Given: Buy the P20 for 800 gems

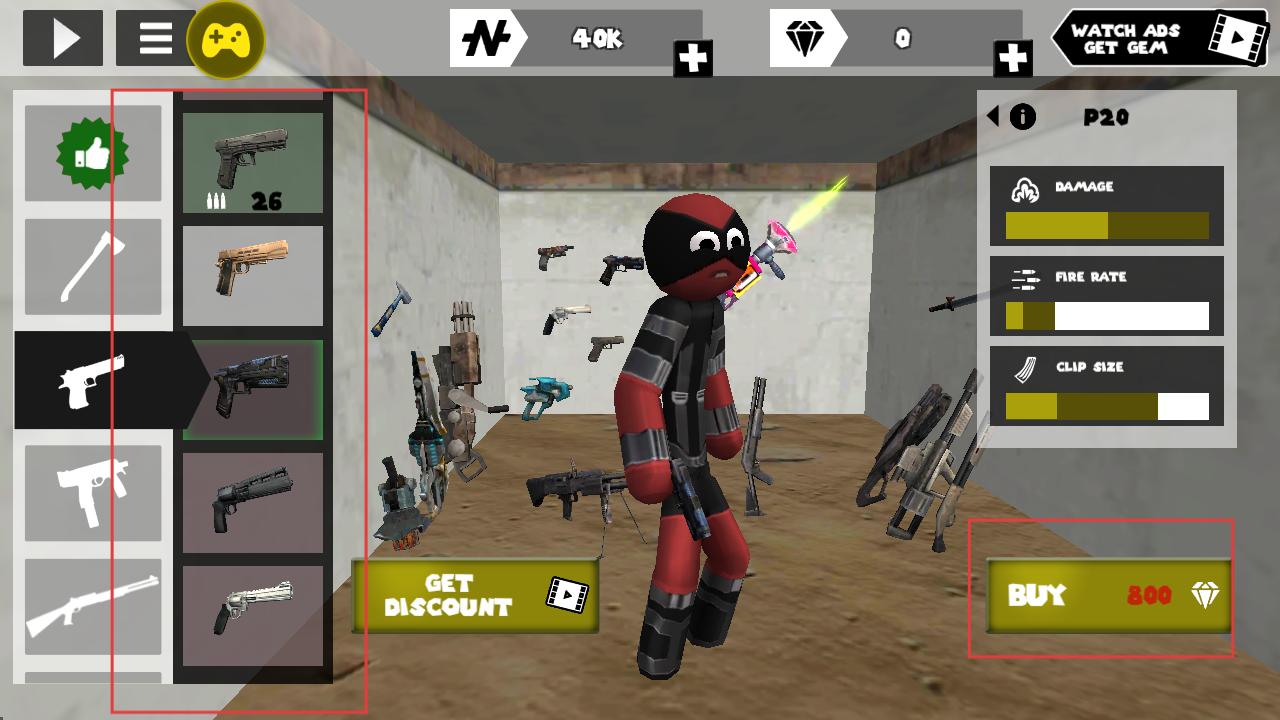Looking at the screenshot, I should pos(1108,596).
